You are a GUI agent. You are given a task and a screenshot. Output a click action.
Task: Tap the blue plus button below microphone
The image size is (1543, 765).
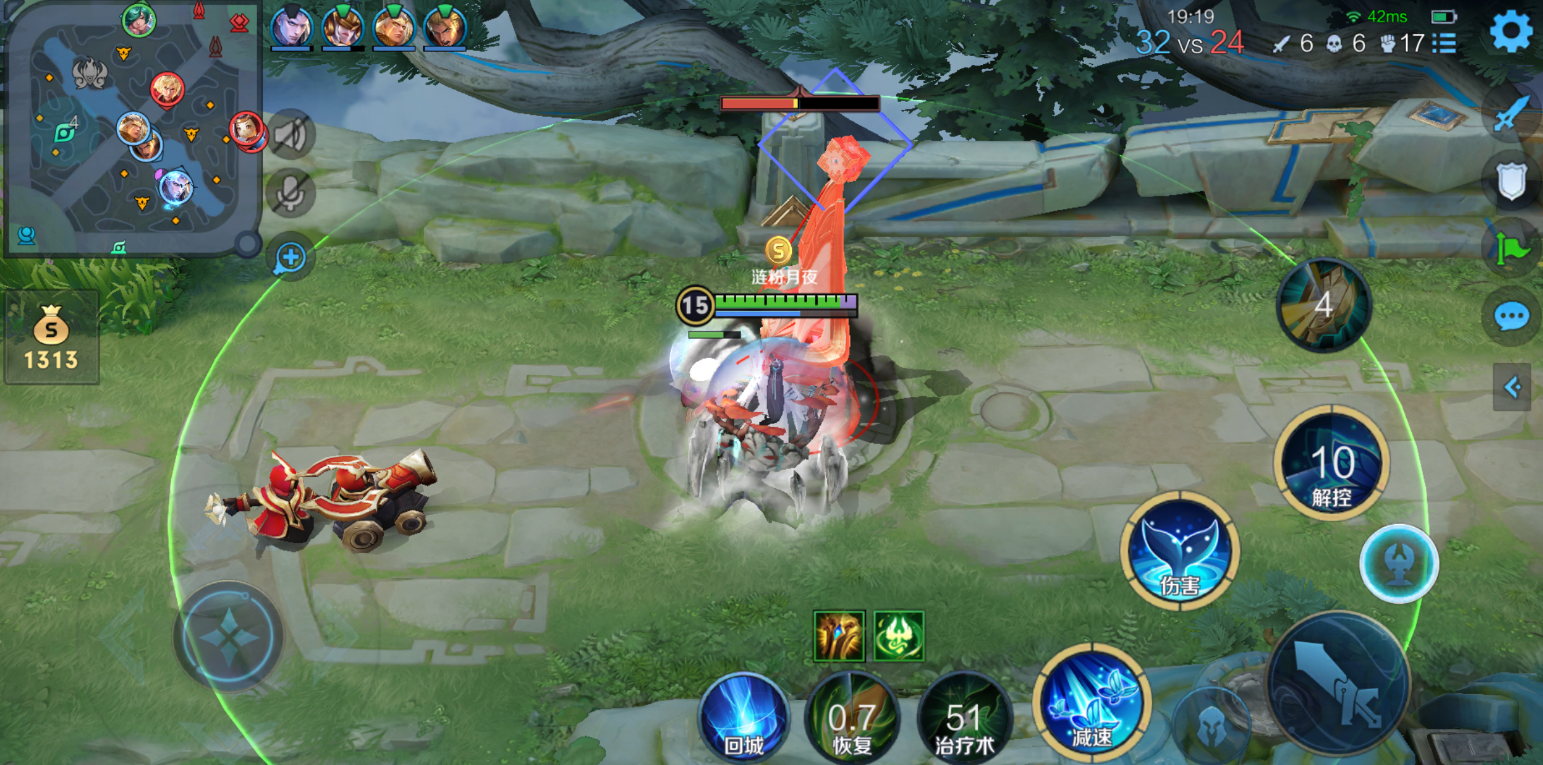291,258
